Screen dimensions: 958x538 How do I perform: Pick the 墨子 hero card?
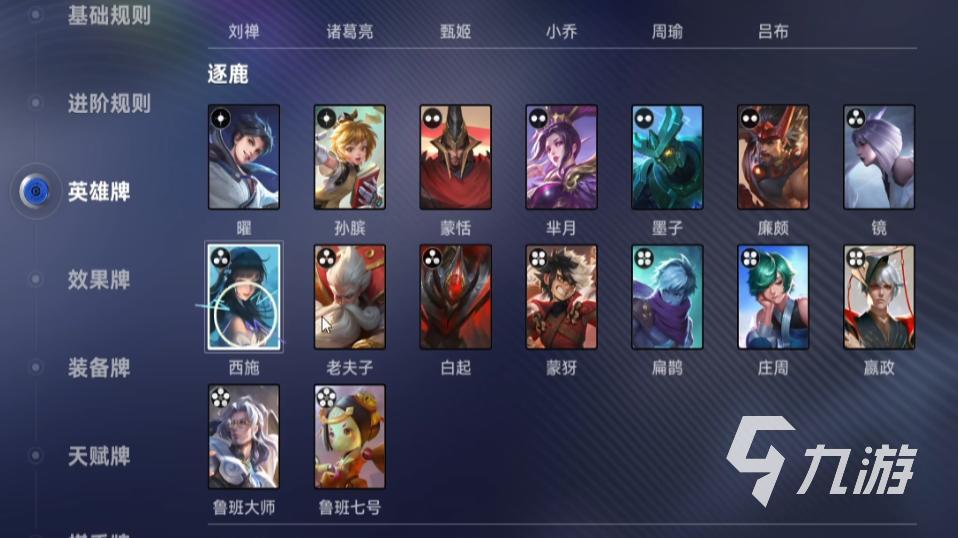click(667, 157)
